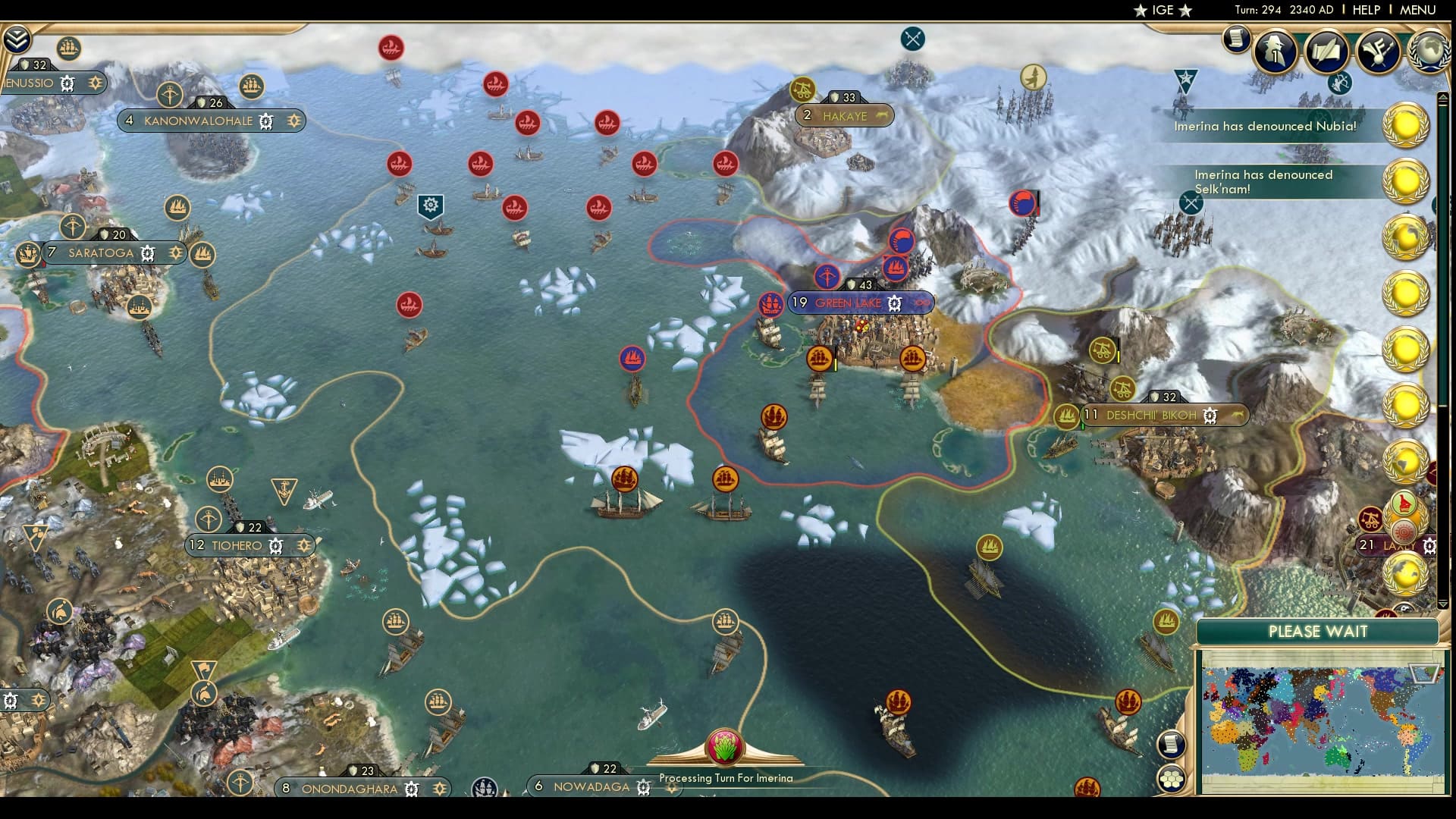Open the Great Works culture icon
This screenshot has width=1456, height=819.
click(x=1379, y=52)
